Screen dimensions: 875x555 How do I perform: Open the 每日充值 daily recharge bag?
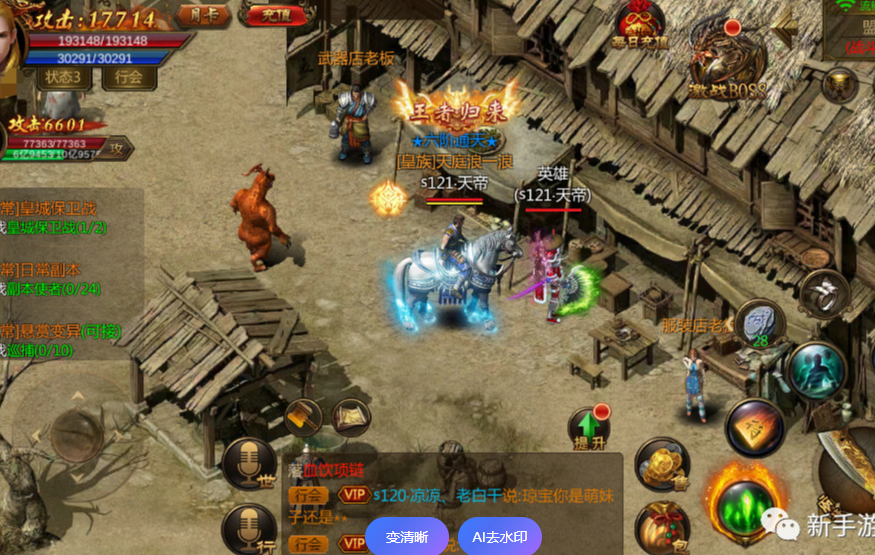click(639, 25)
